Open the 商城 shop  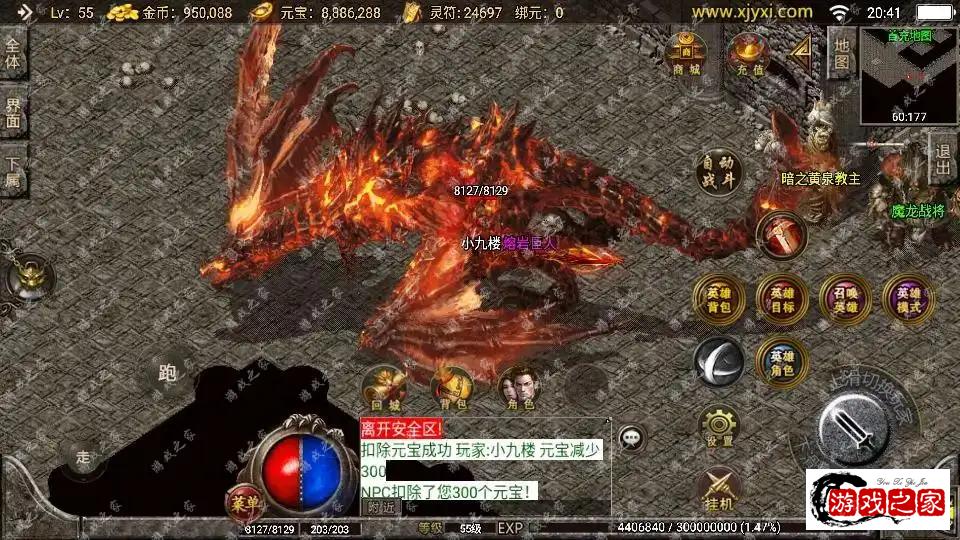686,53
